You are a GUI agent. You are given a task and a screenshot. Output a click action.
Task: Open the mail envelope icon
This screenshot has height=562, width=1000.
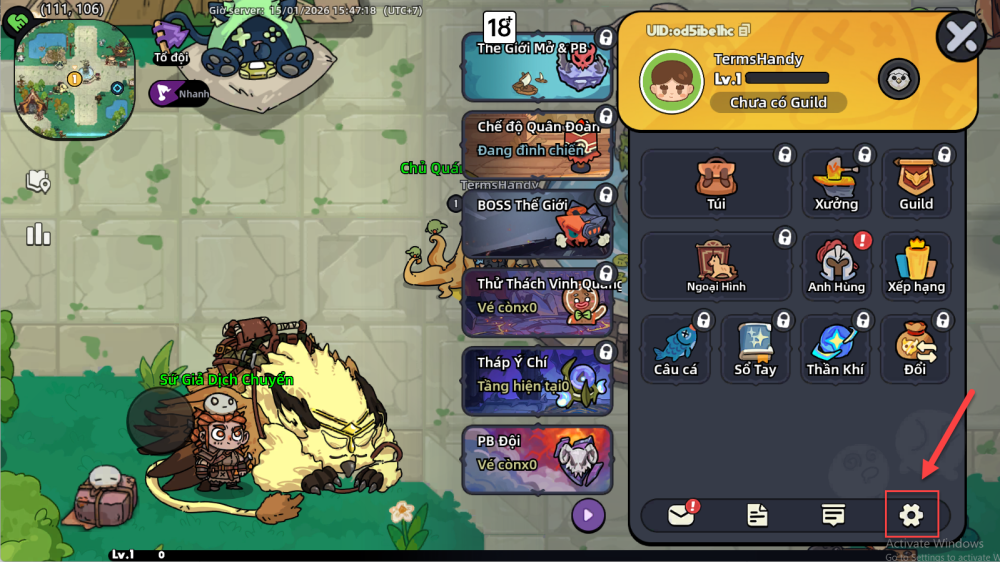pyautogui.click(x=681, y=515)
